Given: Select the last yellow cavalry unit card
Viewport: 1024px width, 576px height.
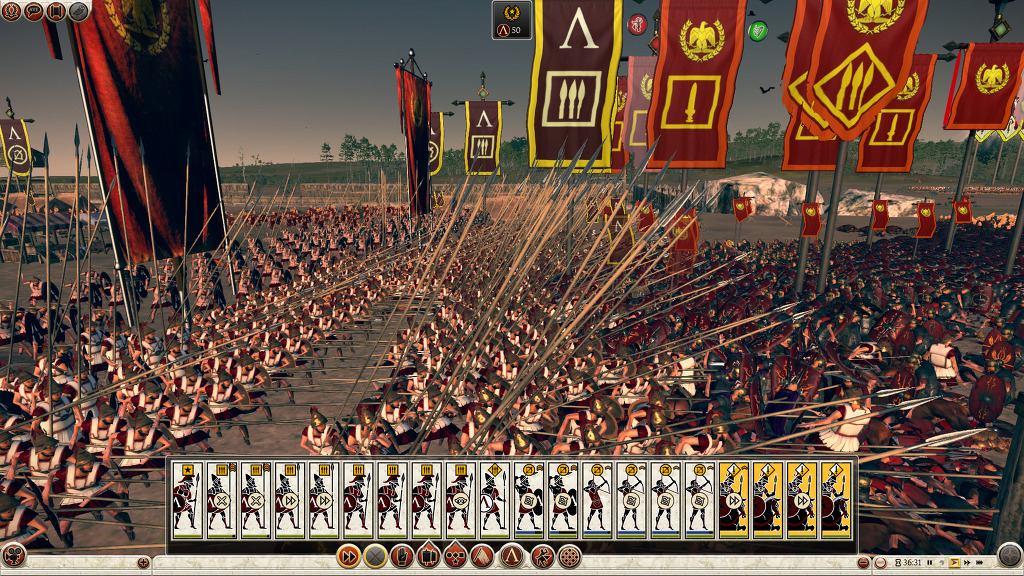Looking at the screenshot, I should click(x=835, y=498).
